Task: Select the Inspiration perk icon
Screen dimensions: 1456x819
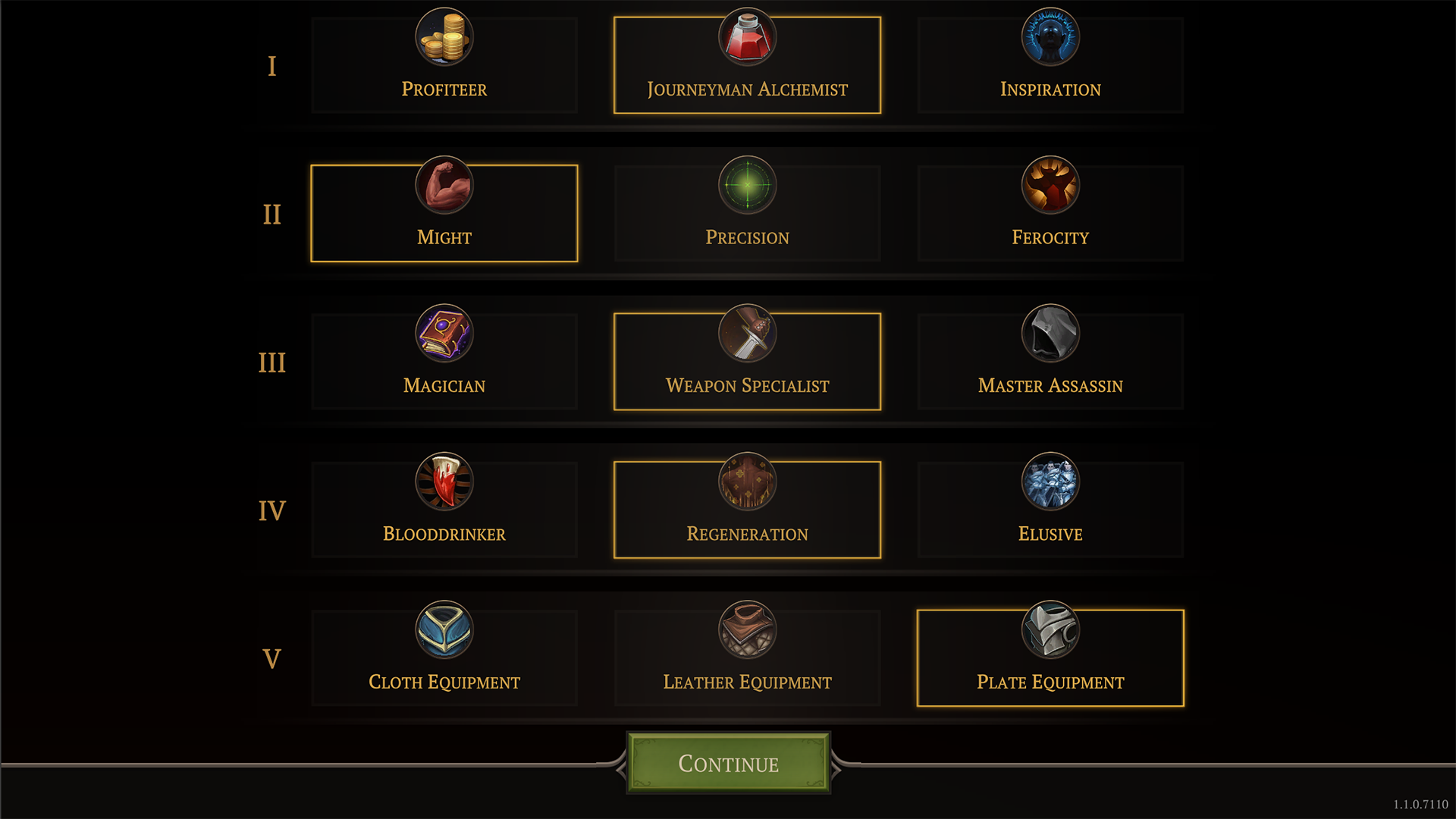Action: click(1050, 36)
